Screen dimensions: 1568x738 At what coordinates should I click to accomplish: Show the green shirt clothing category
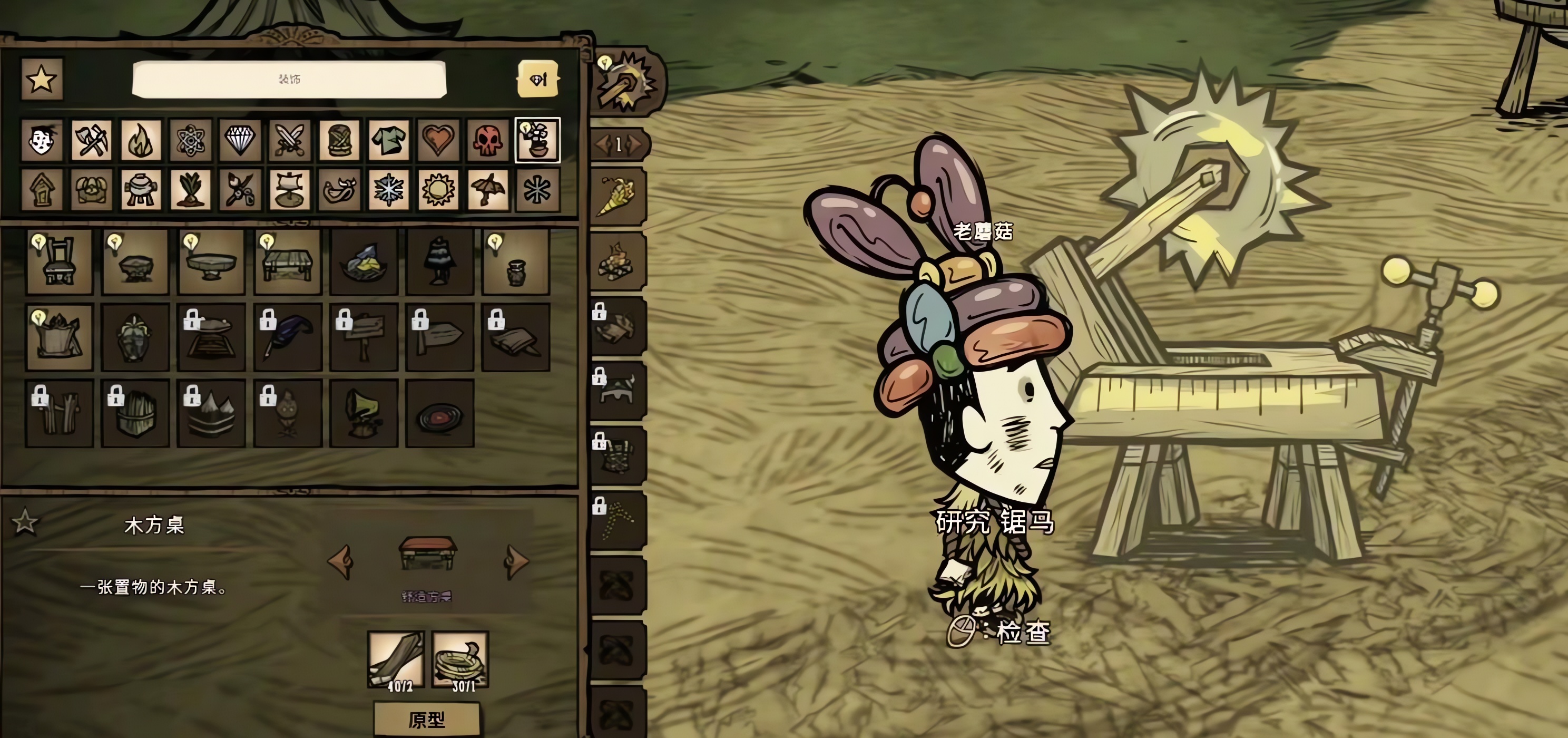click(389, 140)
